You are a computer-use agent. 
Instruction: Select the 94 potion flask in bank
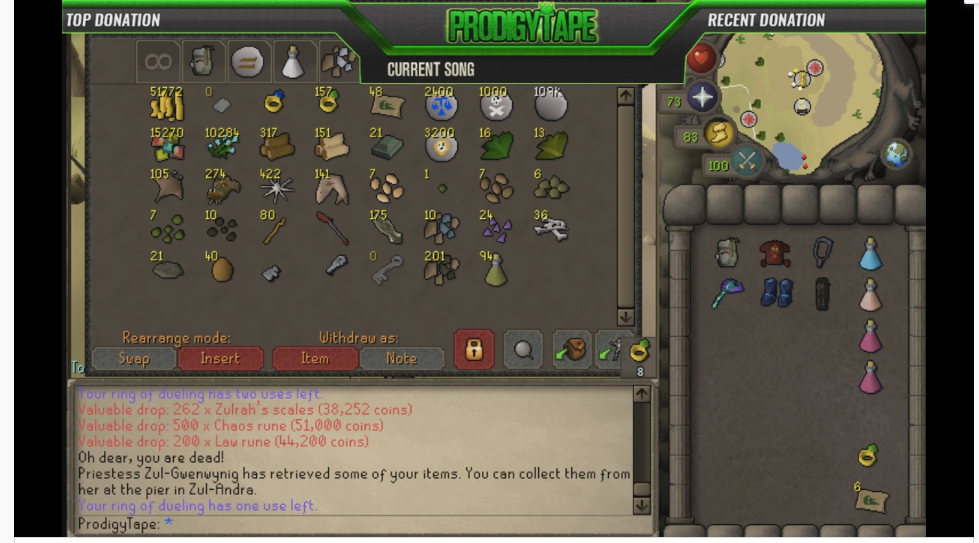pyautogui.click(x=494, y=270)
